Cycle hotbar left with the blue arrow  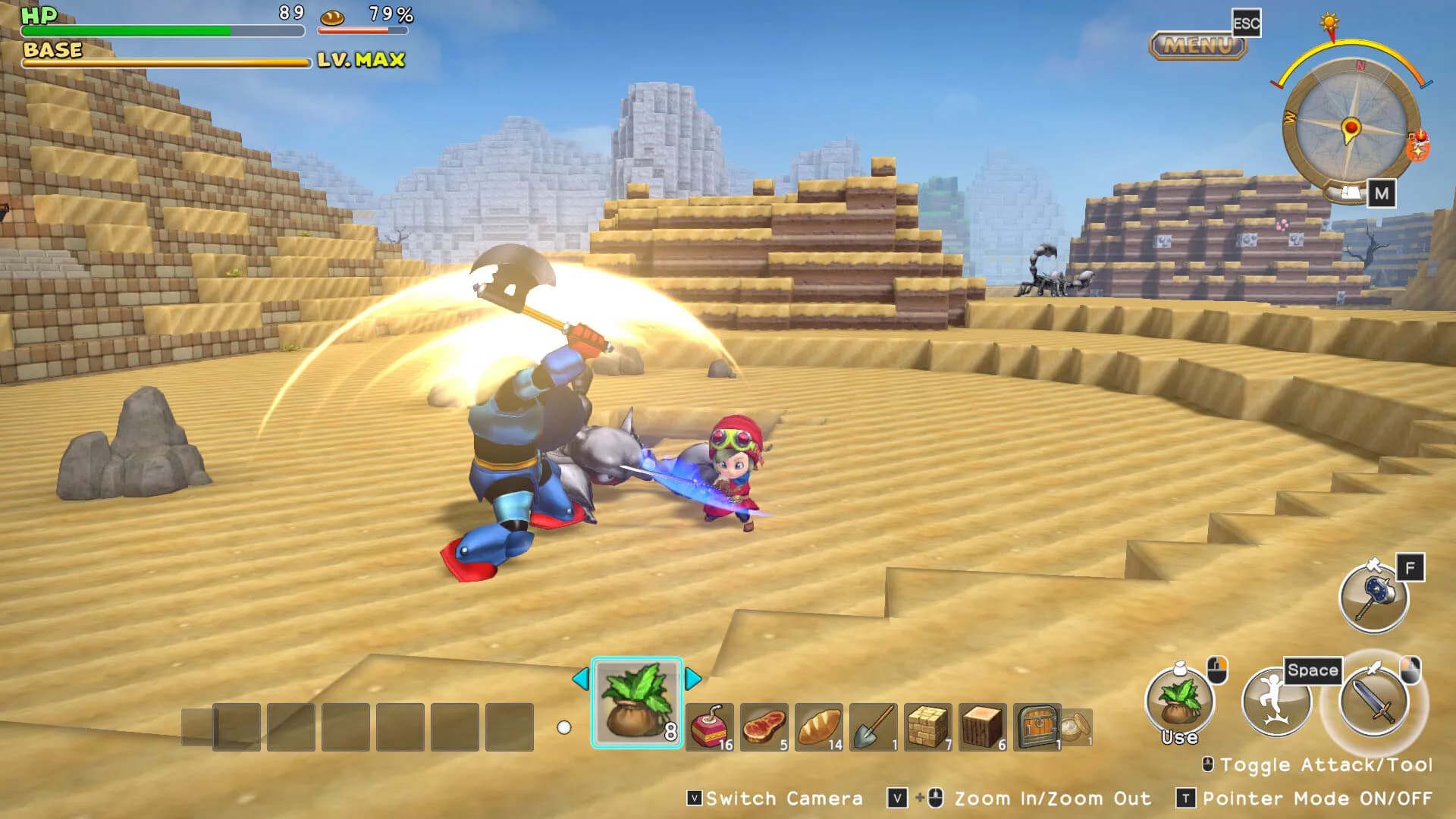[580, 678]
